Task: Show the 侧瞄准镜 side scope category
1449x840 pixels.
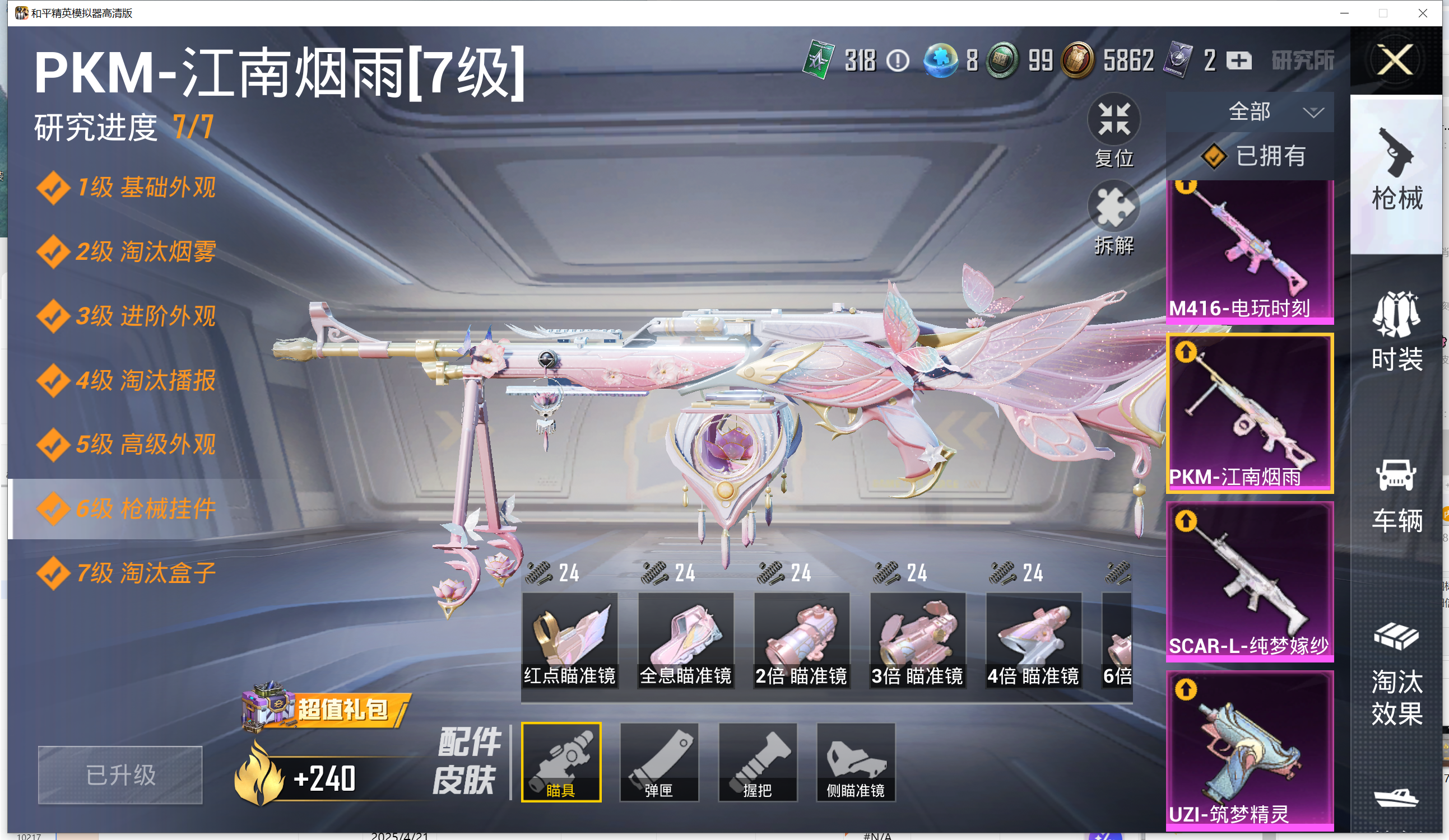Action: click(x=856, y=762)
